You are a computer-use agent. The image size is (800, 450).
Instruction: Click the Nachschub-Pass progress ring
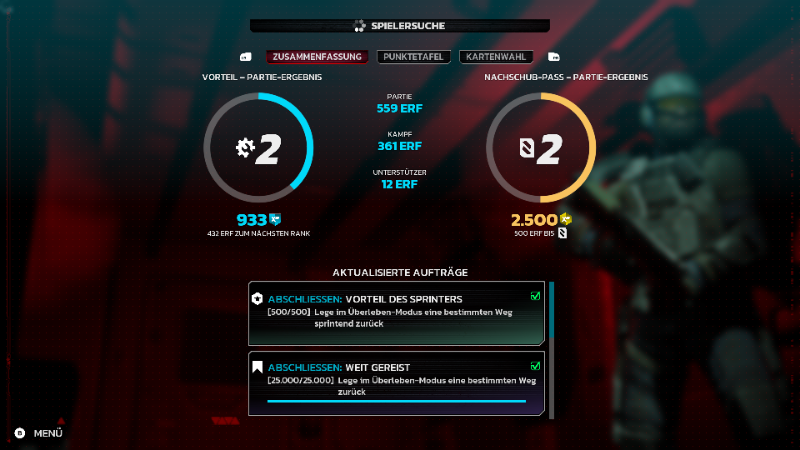click(x=541, y=148)
